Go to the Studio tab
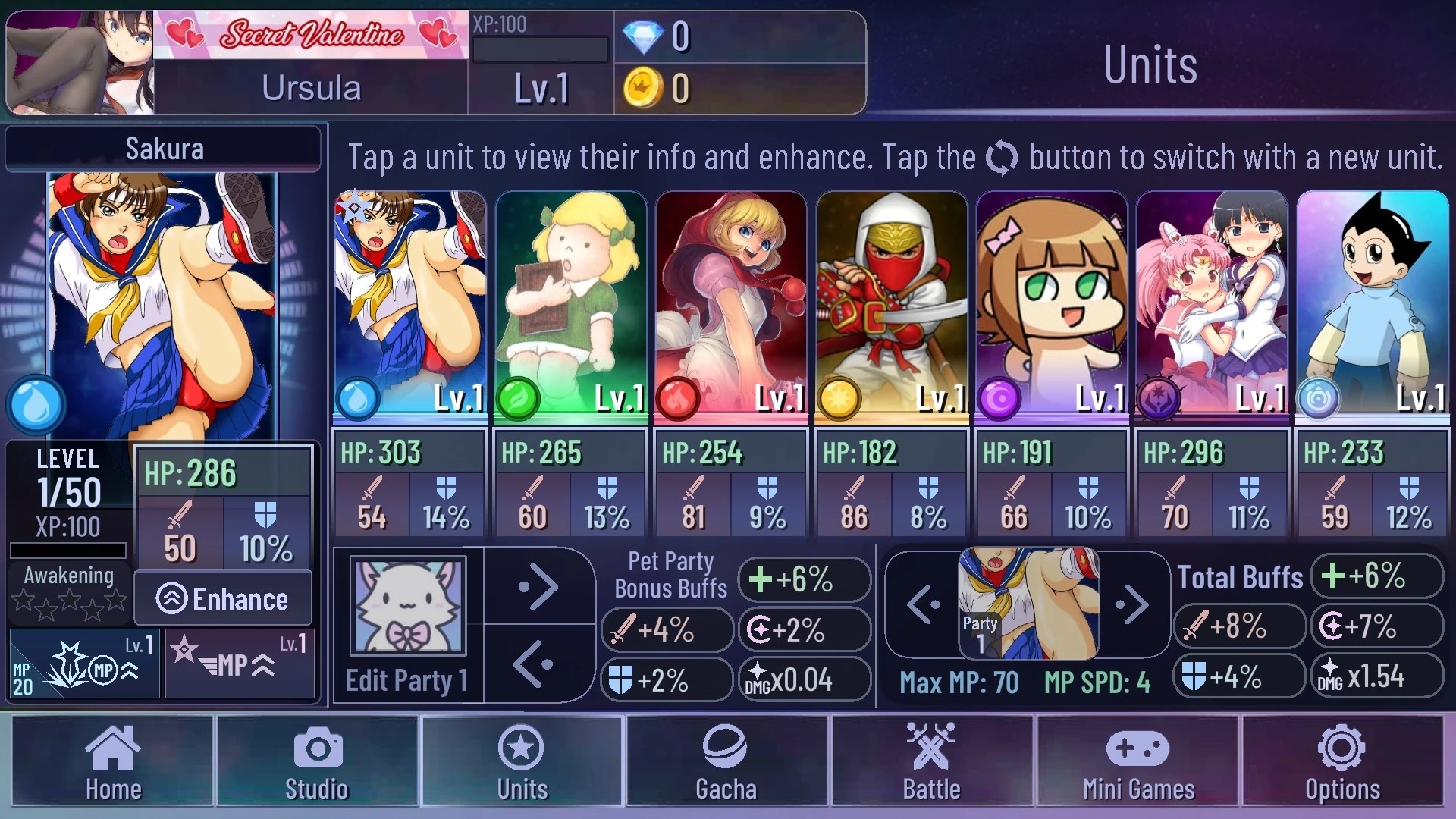The image size is (1456, 819). point(317,761)
